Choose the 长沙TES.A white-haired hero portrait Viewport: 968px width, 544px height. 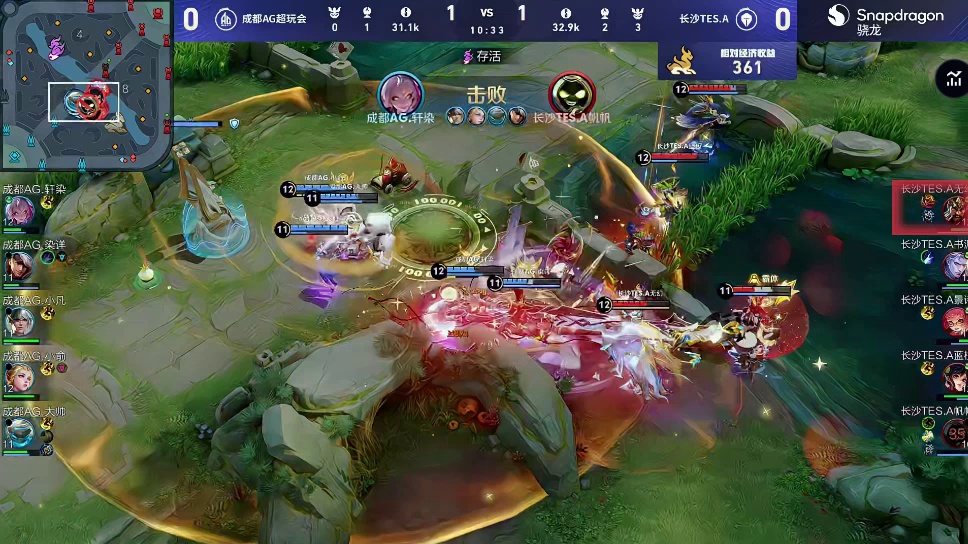[x=954, y=265]
